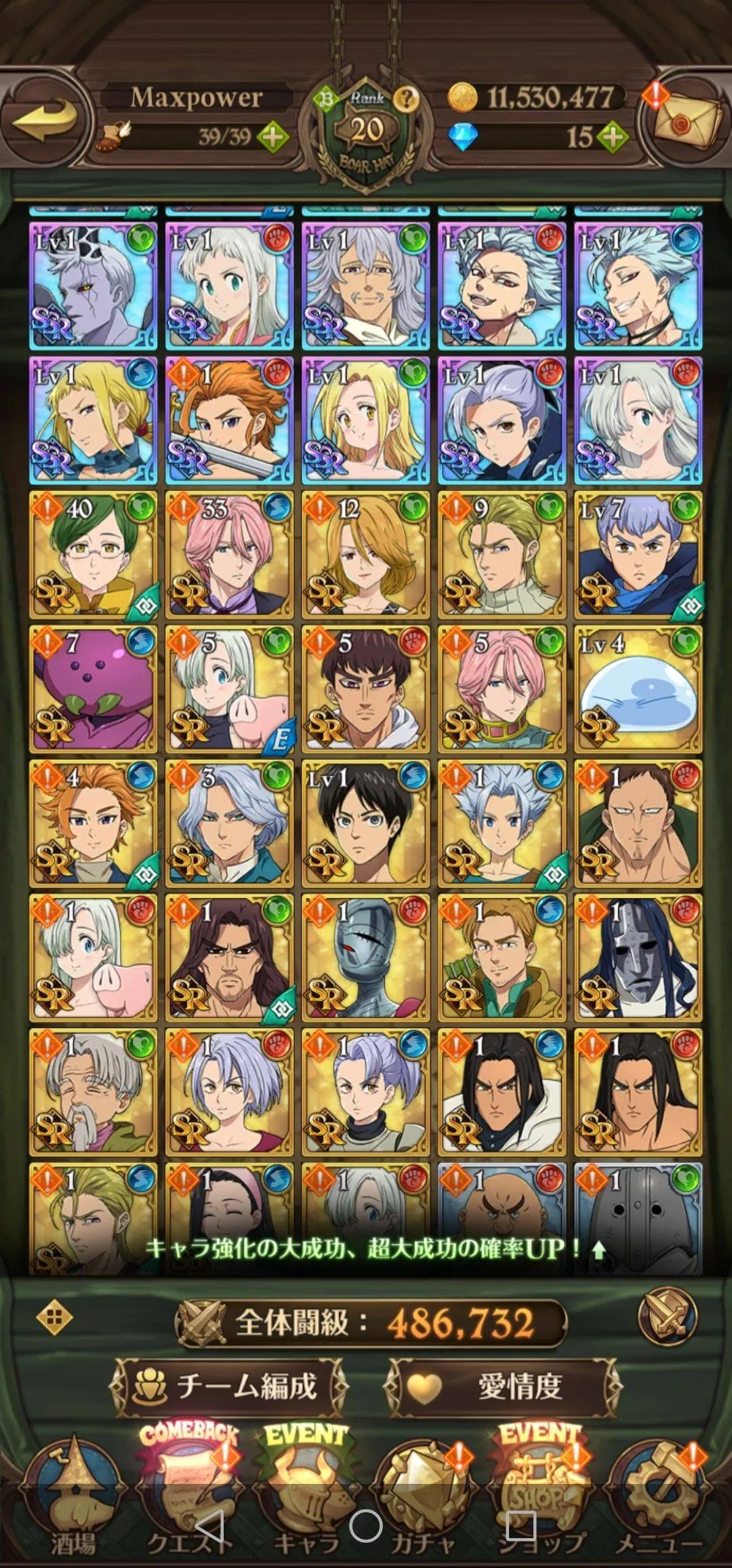Screen dimensions: 732x1568
Task: Tap the round crossed-swords button
Action: [668, 1317]
